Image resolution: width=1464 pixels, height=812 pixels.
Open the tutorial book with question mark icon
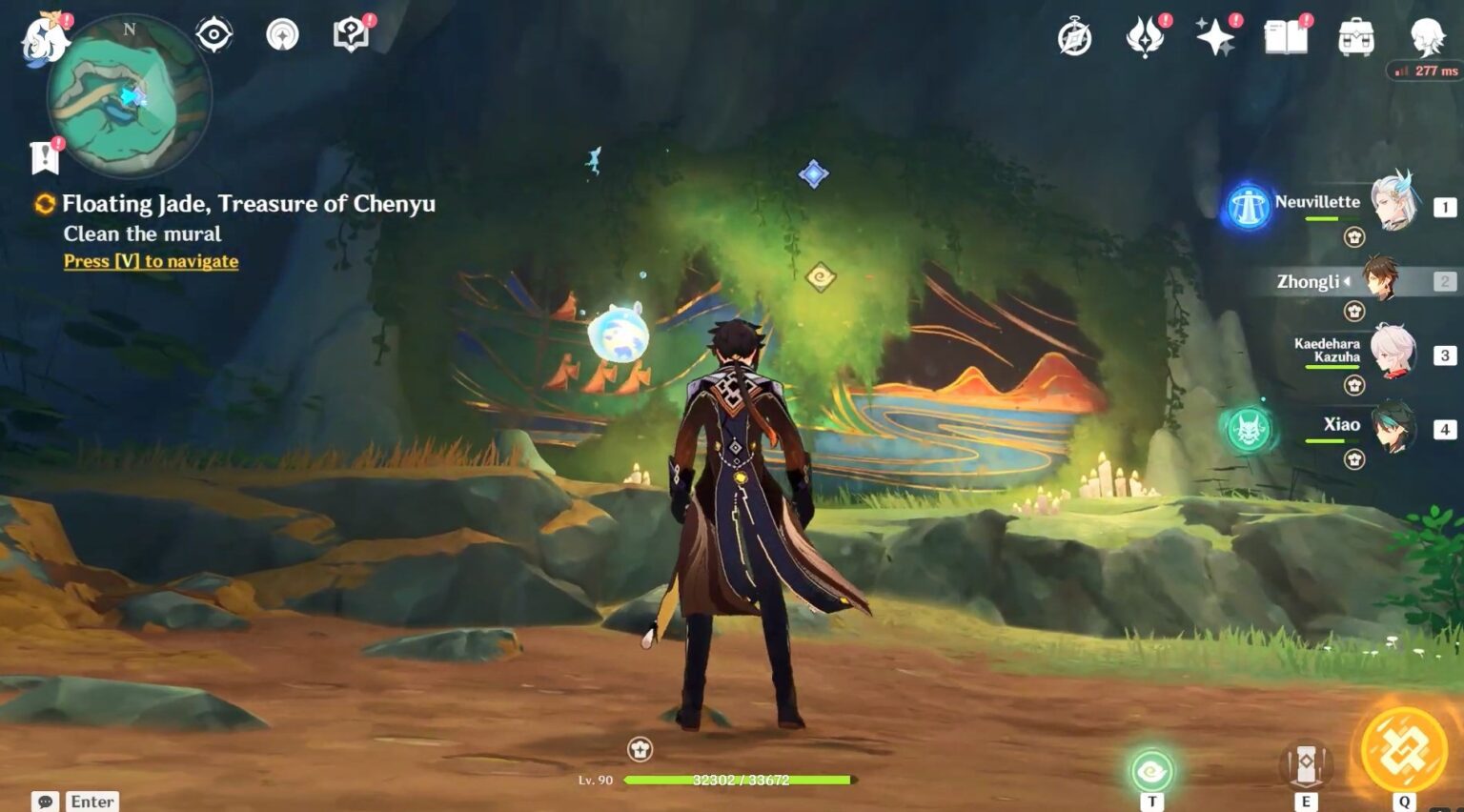click(x=350, y=33)
